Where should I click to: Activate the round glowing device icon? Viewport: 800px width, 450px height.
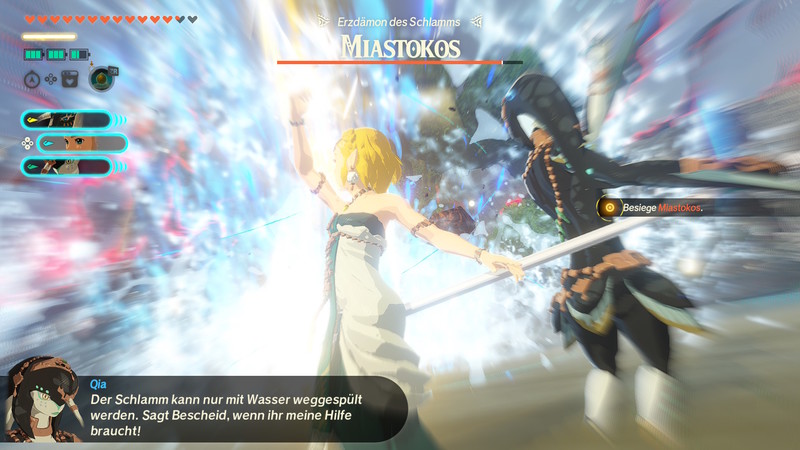point(101,78)
